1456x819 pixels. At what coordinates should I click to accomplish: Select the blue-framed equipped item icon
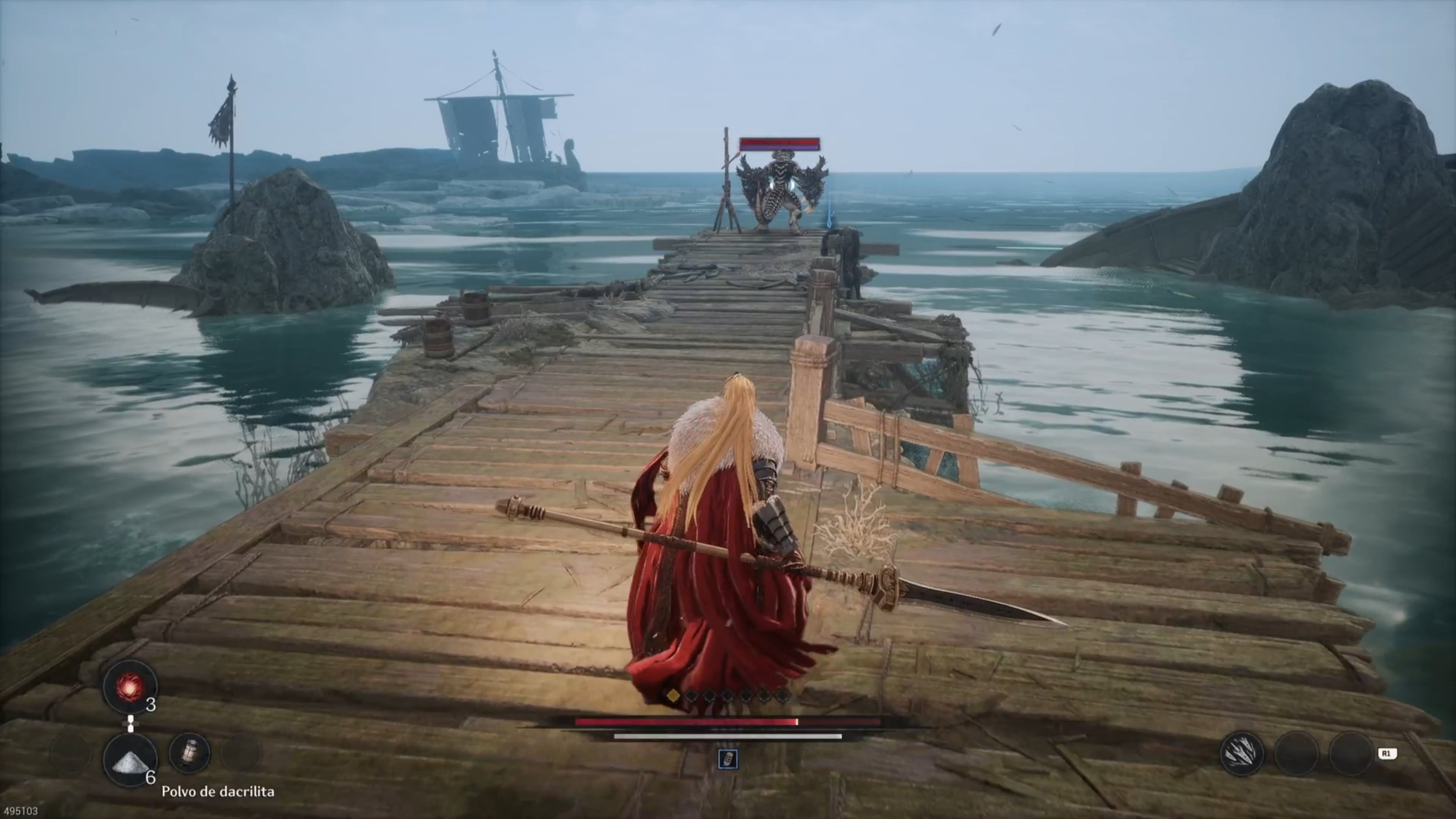[728, 759]
